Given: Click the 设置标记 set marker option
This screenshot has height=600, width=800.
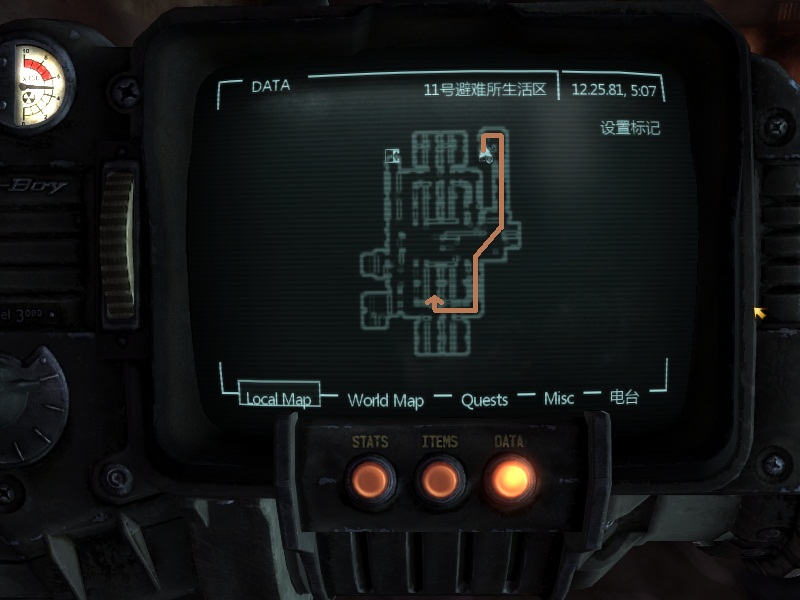Looking at the screenshot, I should pyautogui.click(x=630, y=129).
